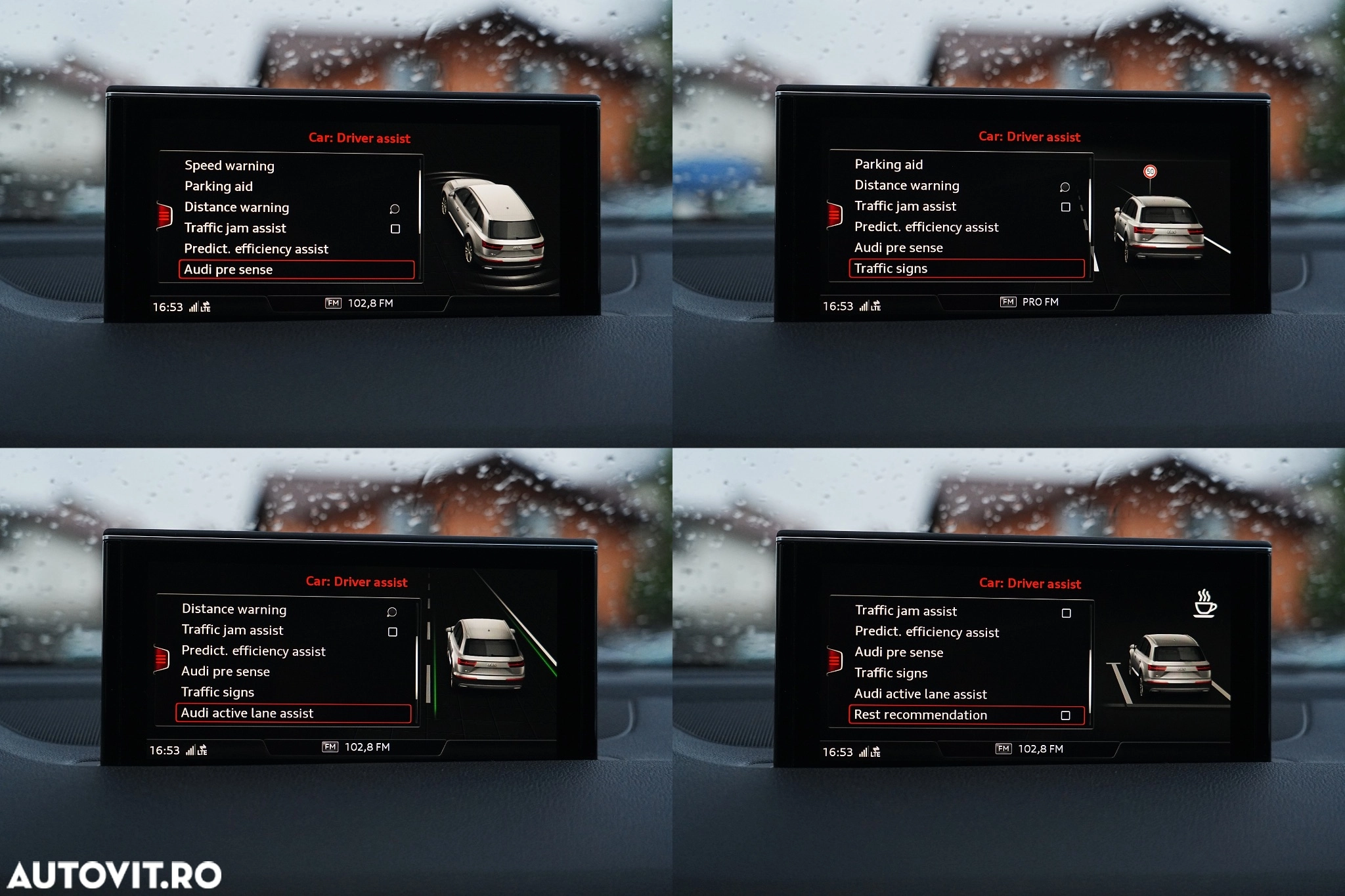The image size is (1345, 896).
Task: Select the Speed warning menu entry
Action: tap(229, 165)
